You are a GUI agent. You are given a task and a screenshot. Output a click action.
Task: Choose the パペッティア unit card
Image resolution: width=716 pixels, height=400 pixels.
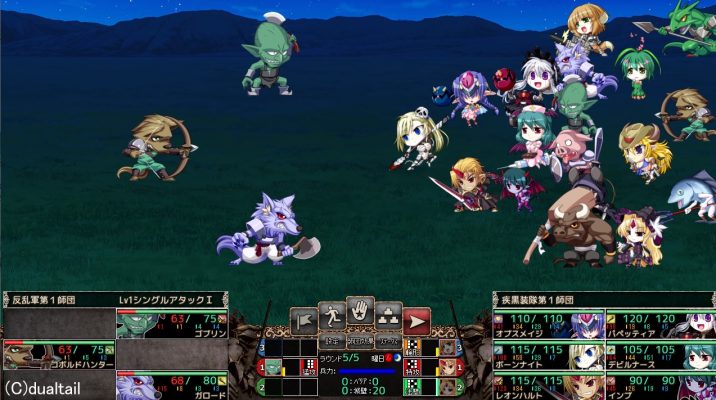pos(657,323)
